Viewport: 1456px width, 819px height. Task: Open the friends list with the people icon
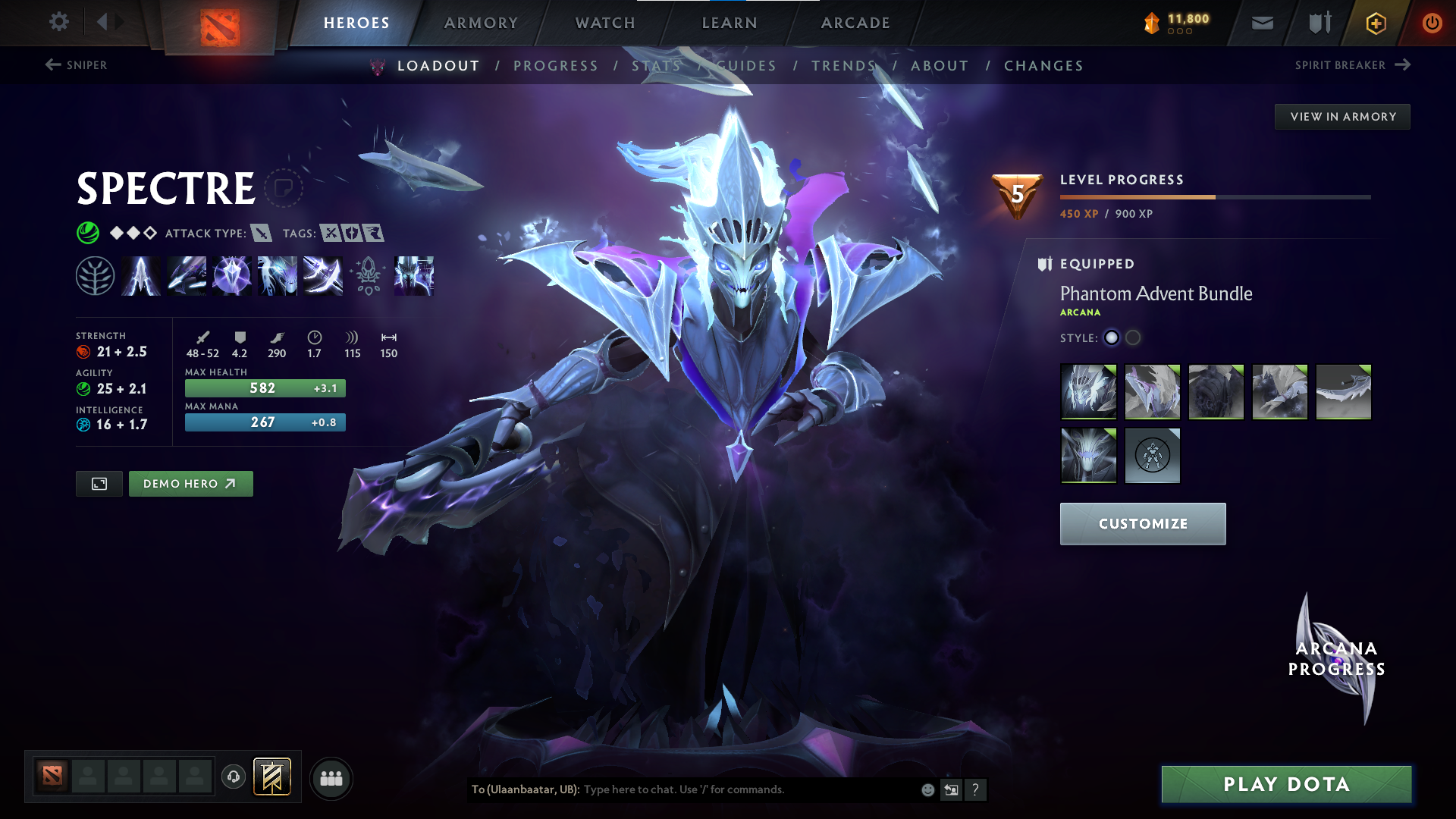[331, 778]
